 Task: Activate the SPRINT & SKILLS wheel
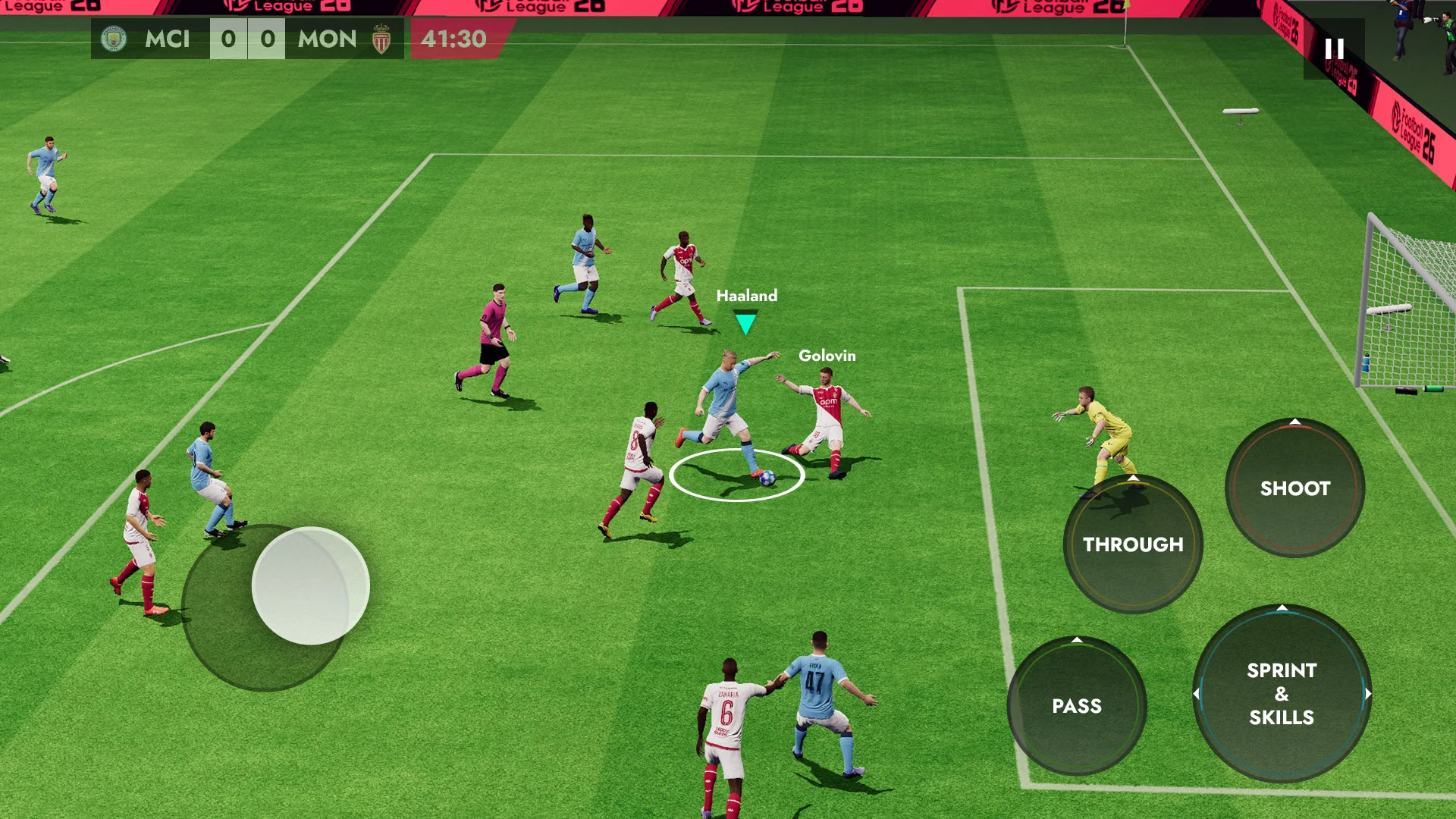[x=1282, y=694]
